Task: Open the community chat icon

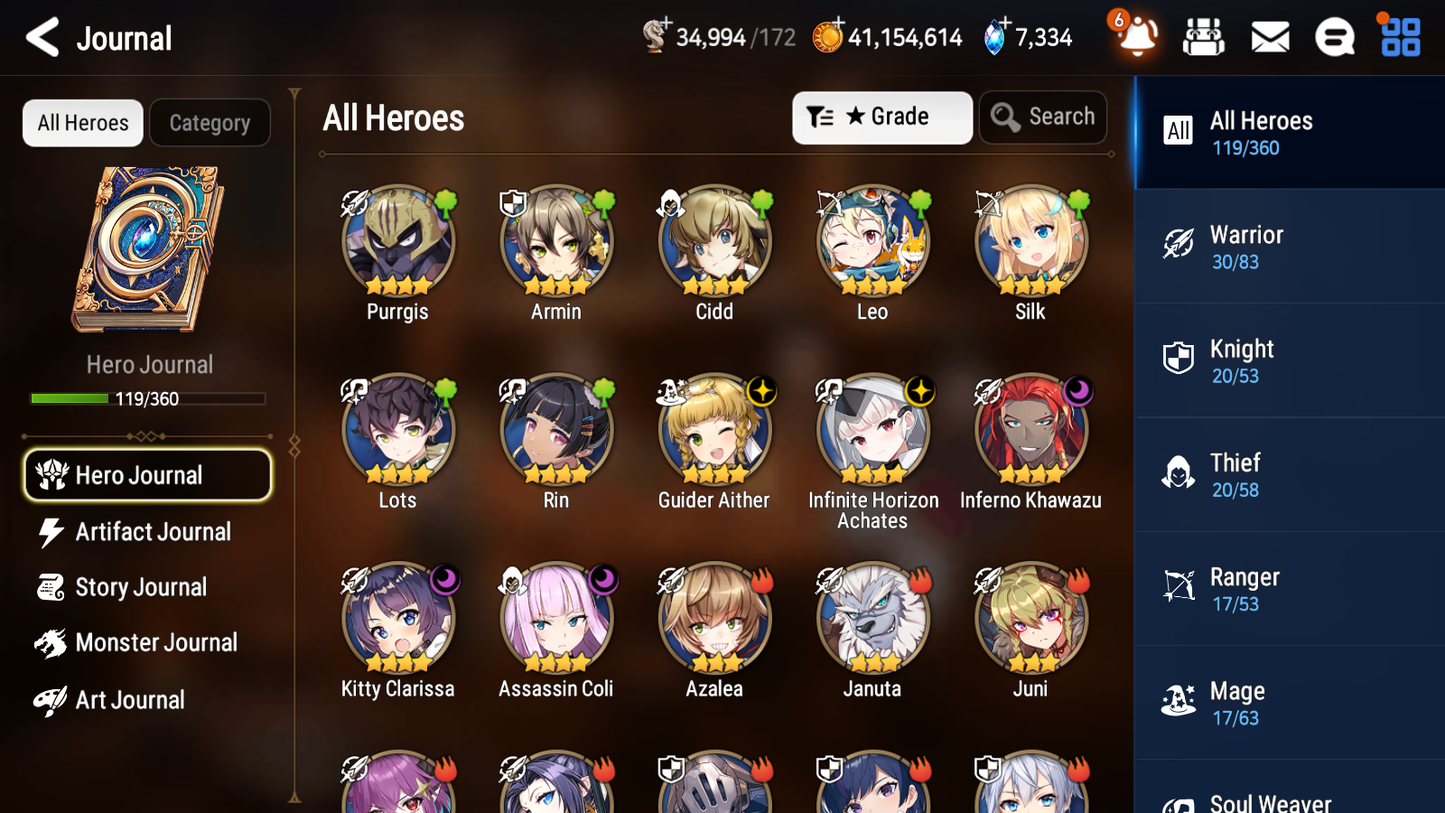Action: click(1334, 36)
